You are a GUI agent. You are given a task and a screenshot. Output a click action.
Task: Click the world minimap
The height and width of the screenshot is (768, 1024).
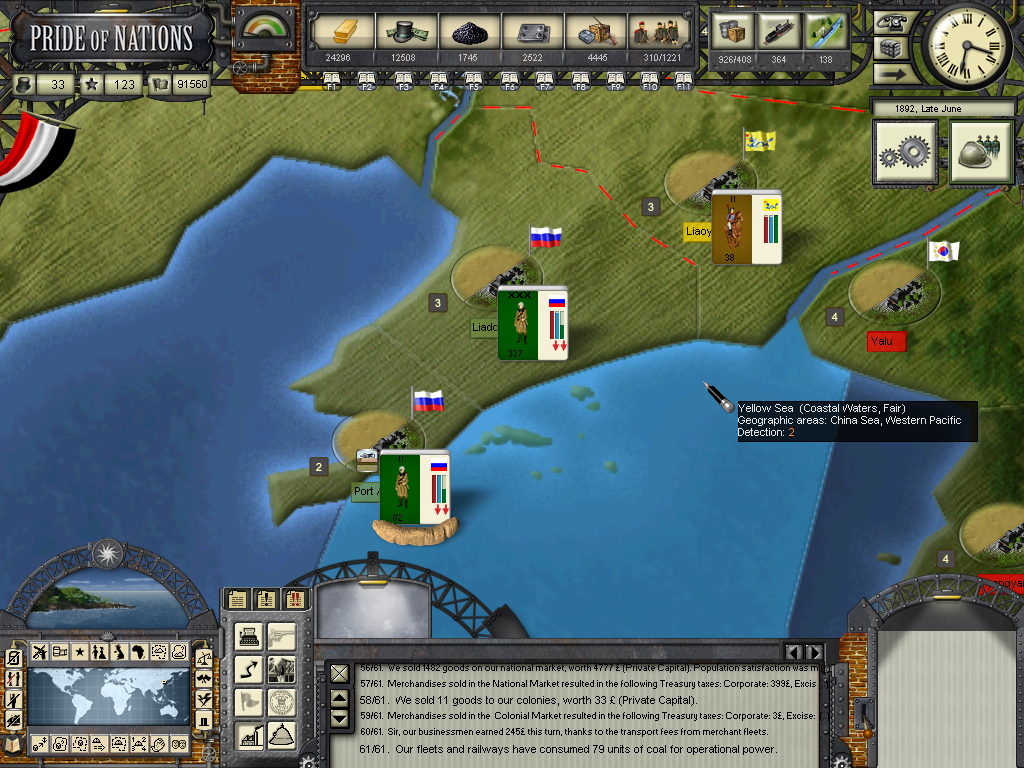[x=108, y=697]
